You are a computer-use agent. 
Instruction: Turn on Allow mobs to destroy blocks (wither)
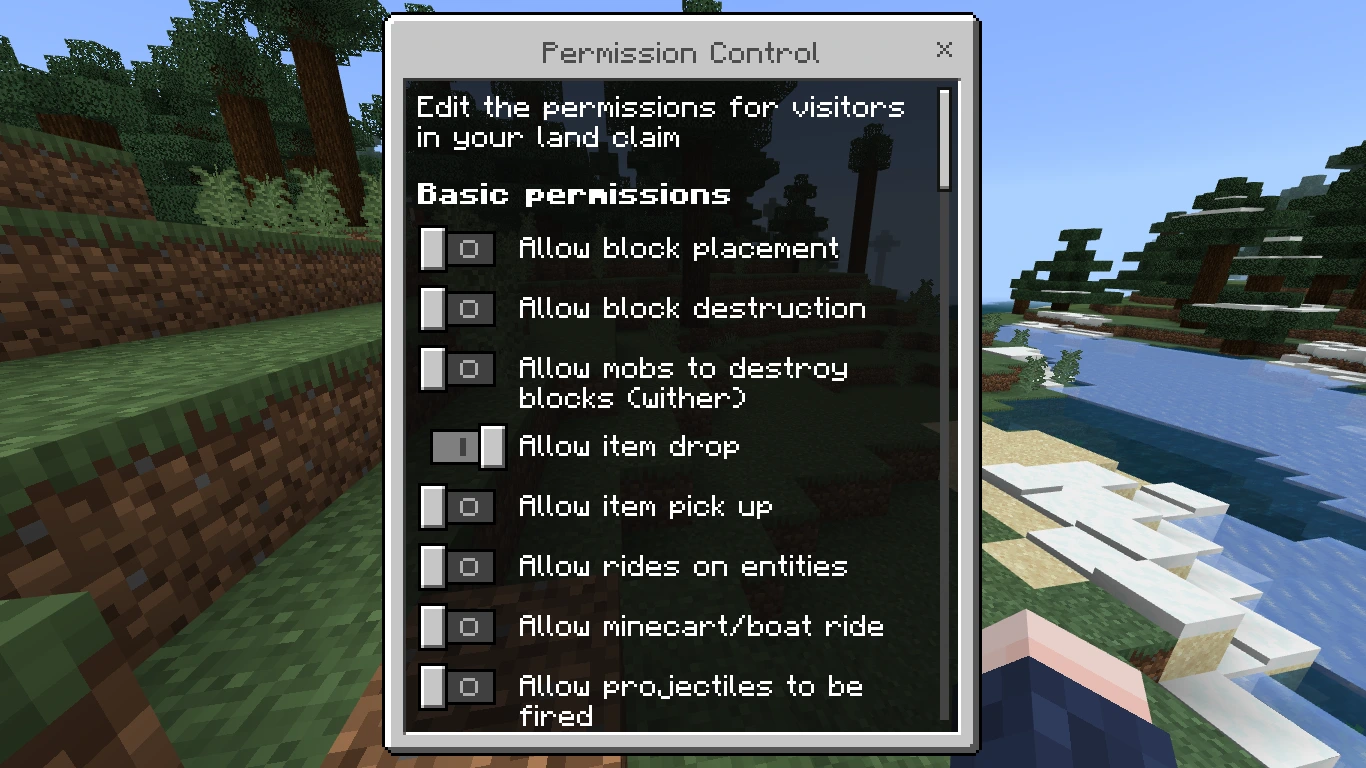(x=457, y=369)
